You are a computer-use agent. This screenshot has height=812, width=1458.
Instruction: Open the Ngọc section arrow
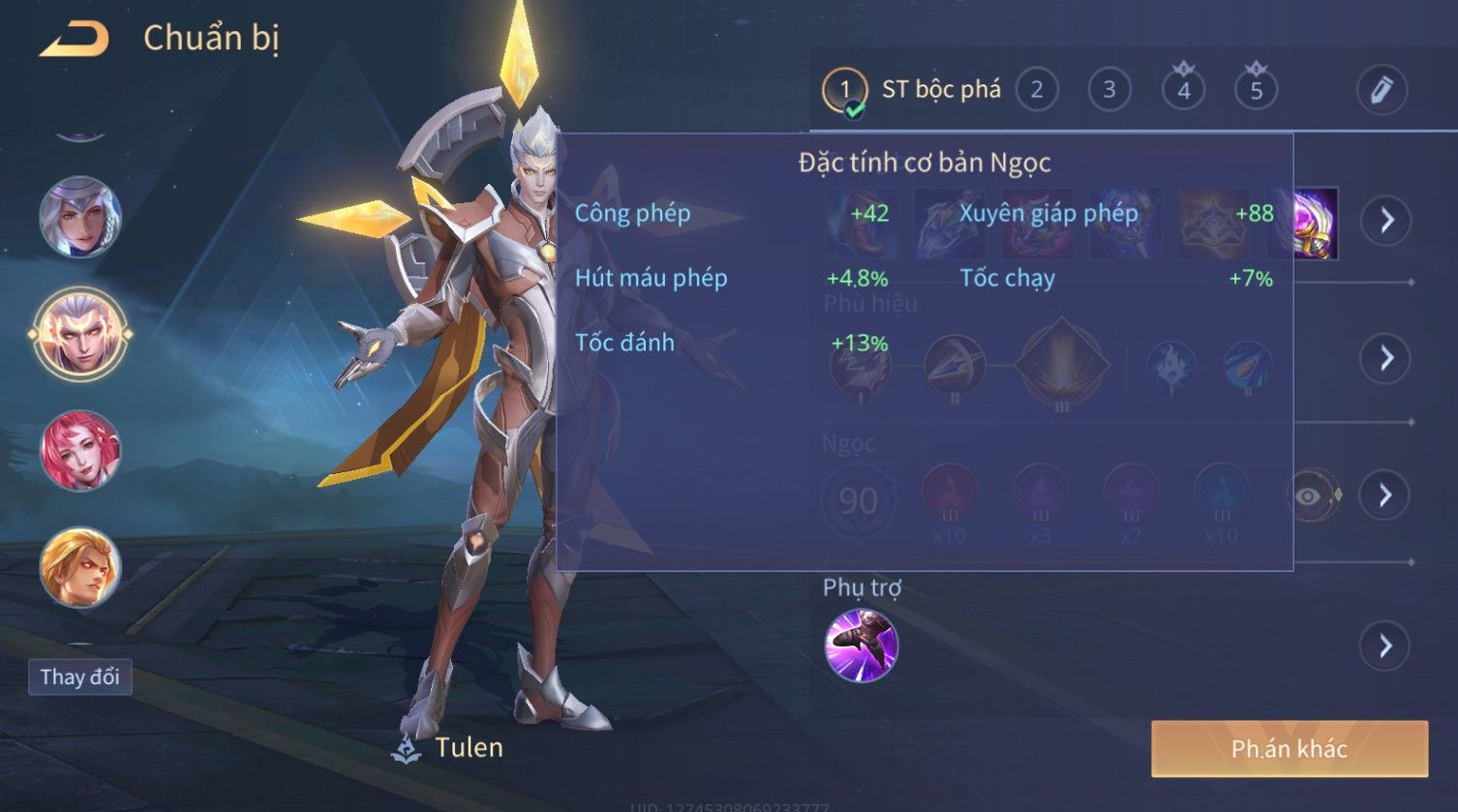pos(1385,496)
